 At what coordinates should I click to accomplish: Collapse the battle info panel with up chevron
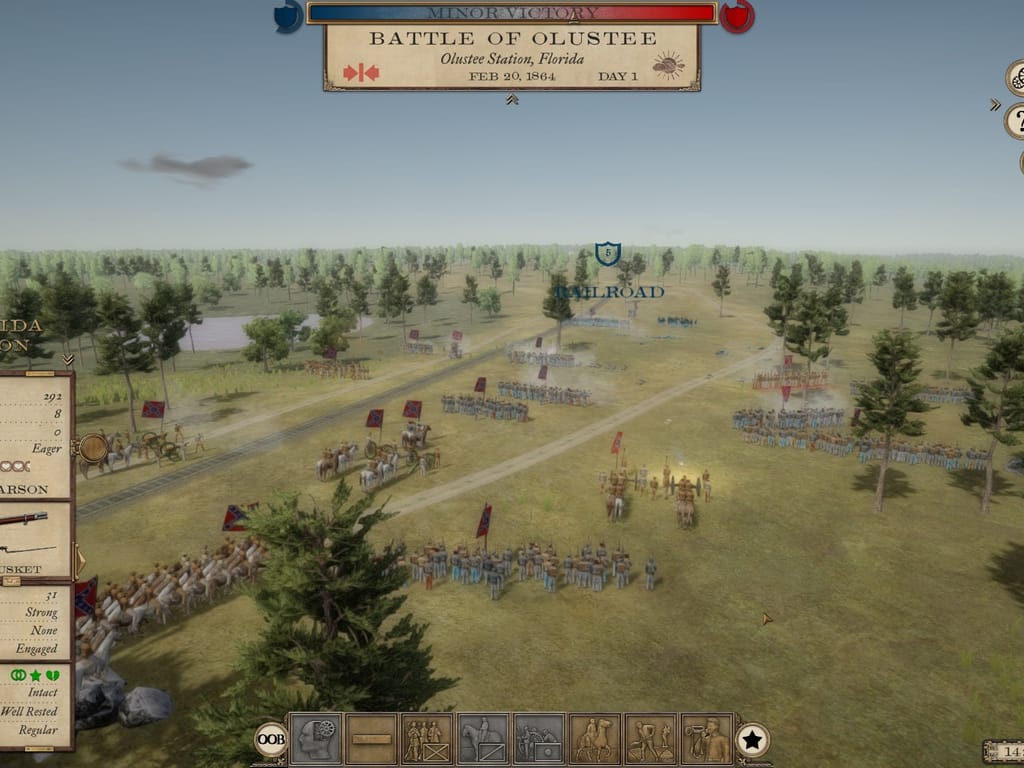pos(512,100)
